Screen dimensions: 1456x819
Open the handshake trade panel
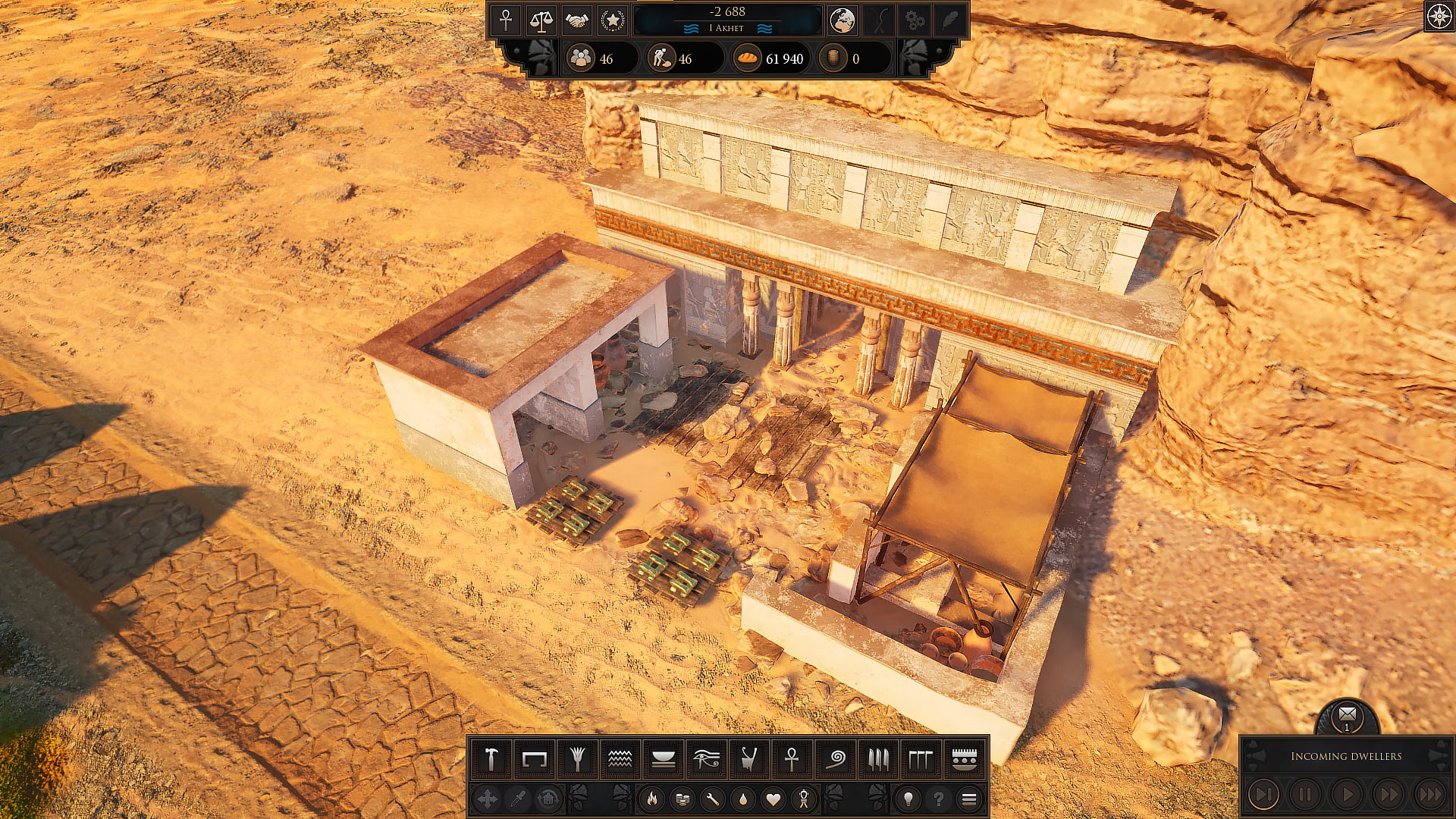(576, 20)
